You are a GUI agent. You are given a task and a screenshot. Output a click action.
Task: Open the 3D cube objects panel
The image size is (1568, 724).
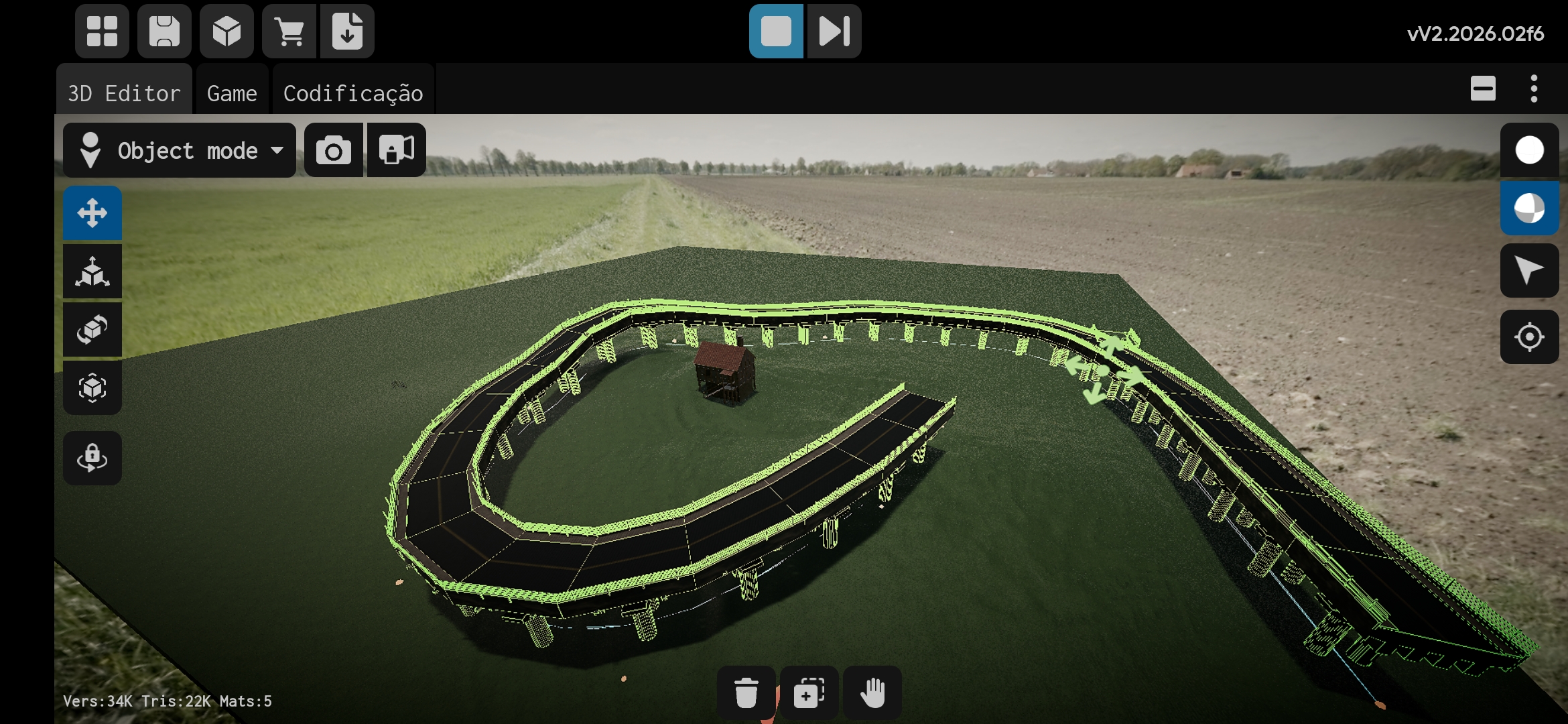(226, 31)
